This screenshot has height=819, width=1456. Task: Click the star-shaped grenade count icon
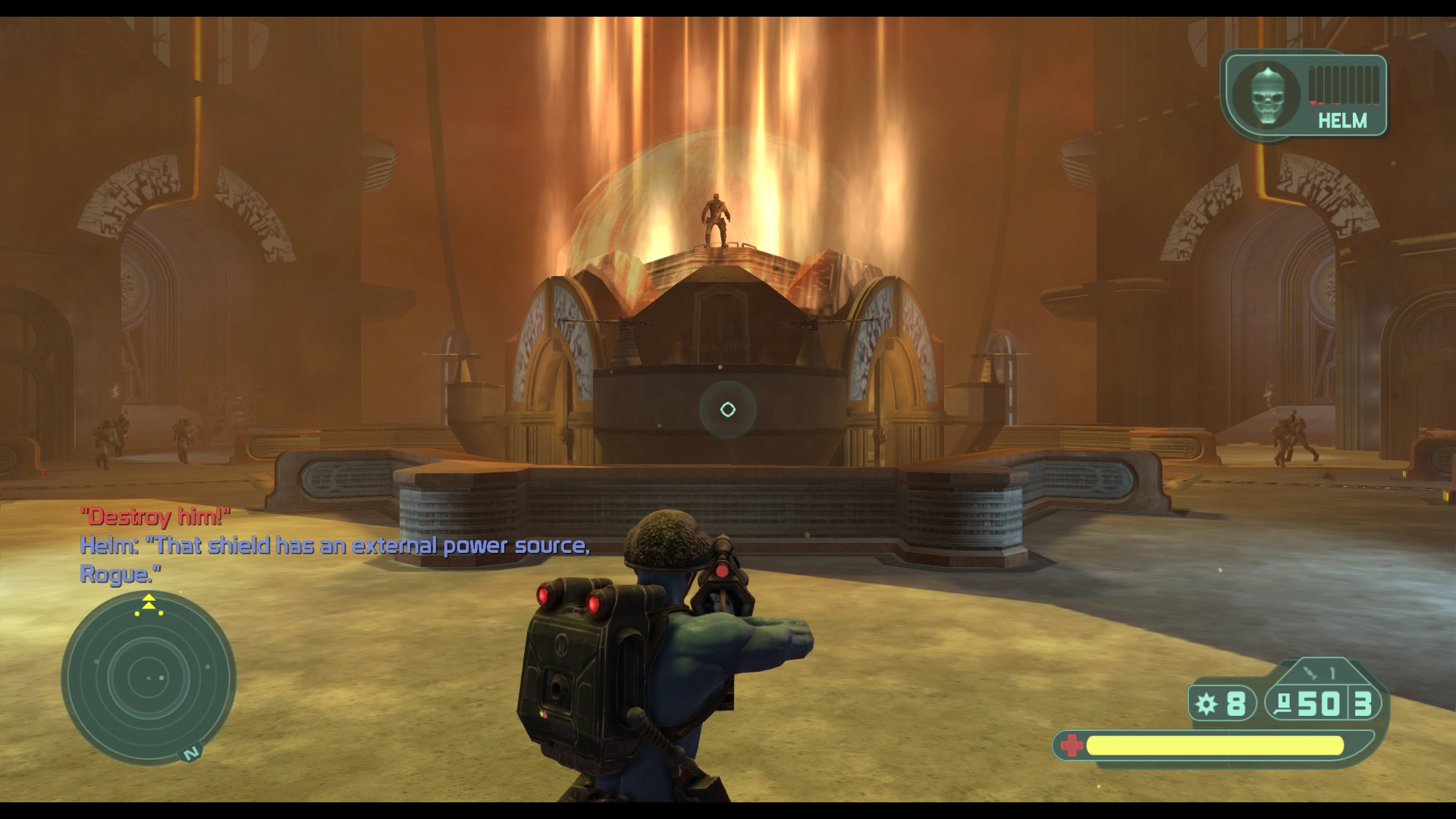1206,704
